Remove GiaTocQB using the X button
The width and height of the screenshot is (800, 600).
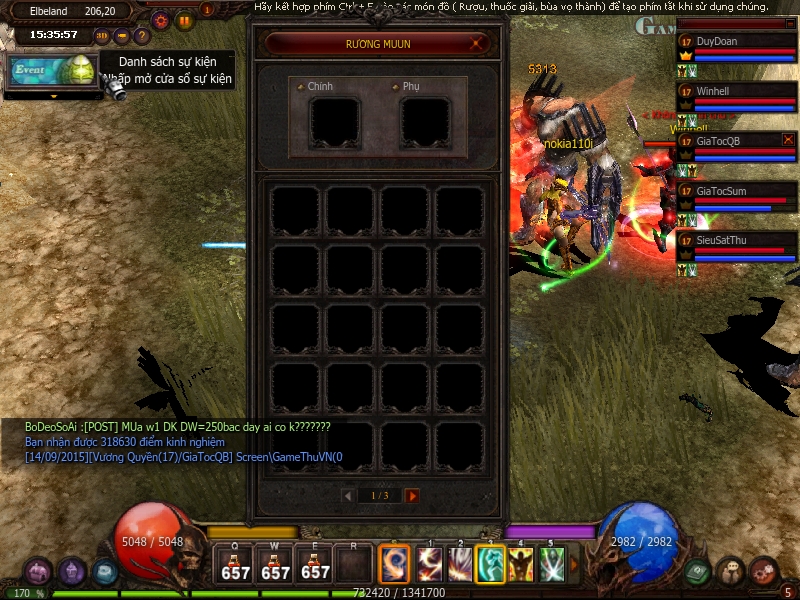788,140
